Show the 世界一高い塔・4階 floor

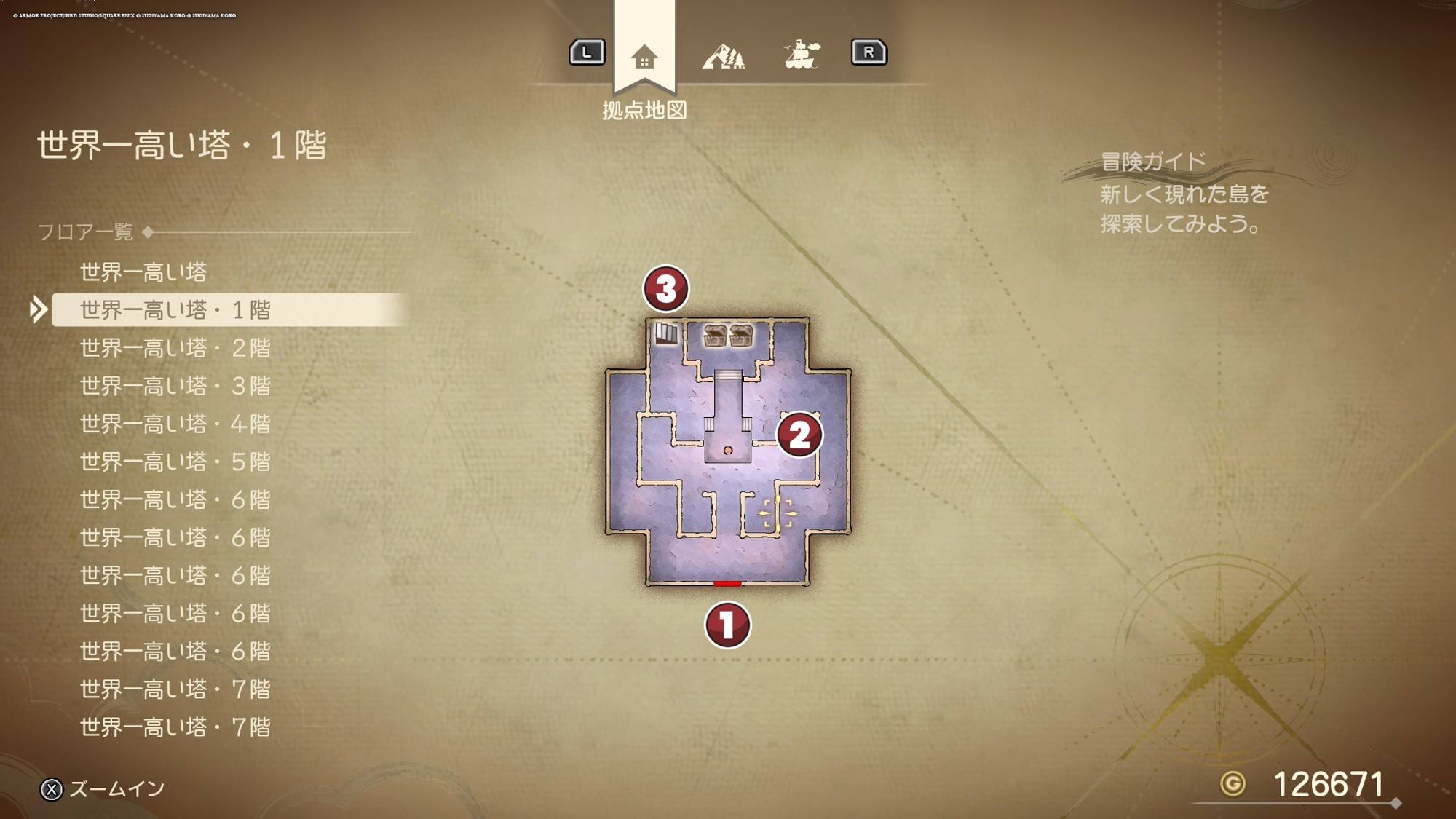pyautogui.click(x=175, y=424)
